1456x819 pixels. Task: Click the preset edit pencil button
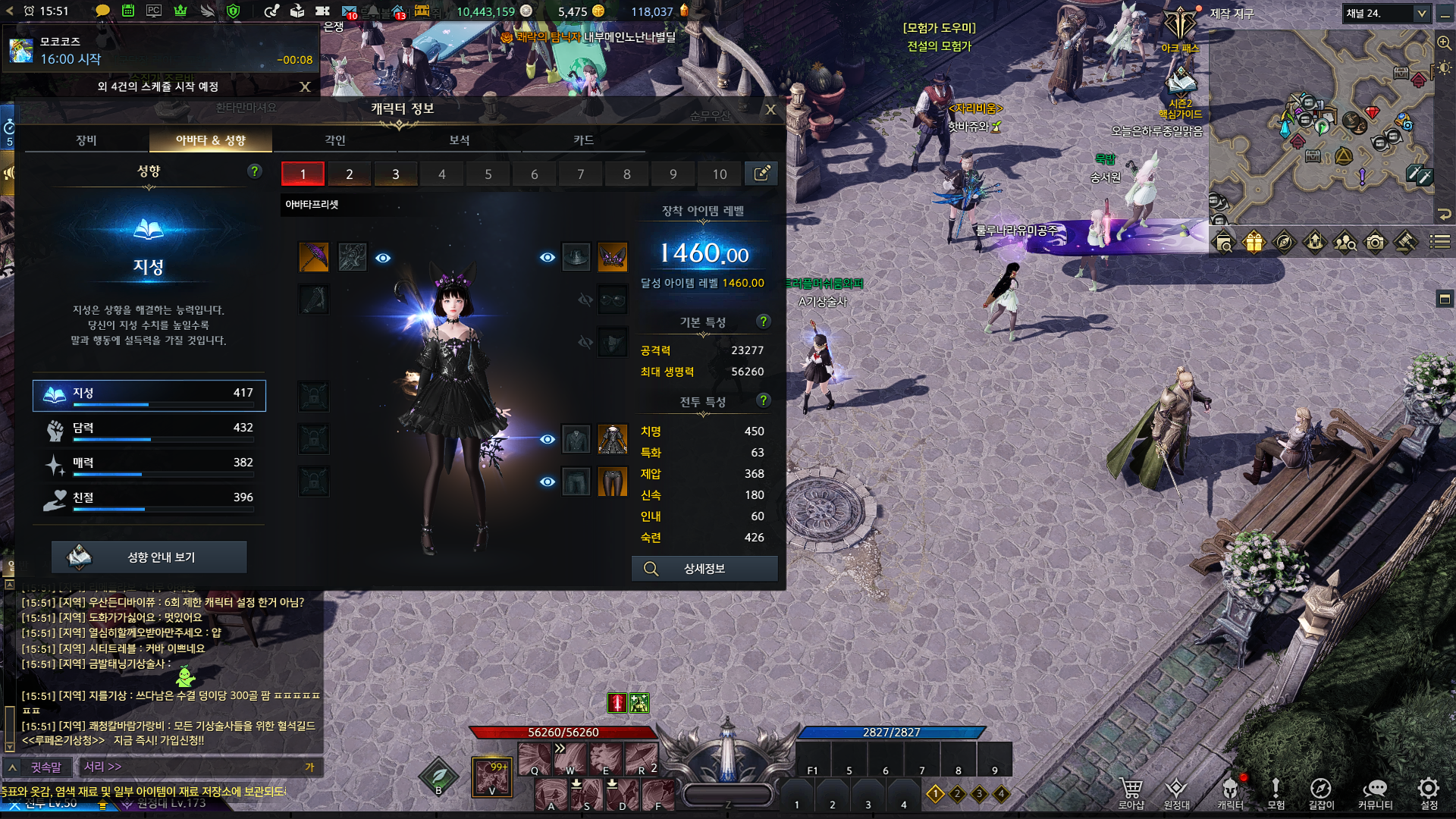point(761,174)
